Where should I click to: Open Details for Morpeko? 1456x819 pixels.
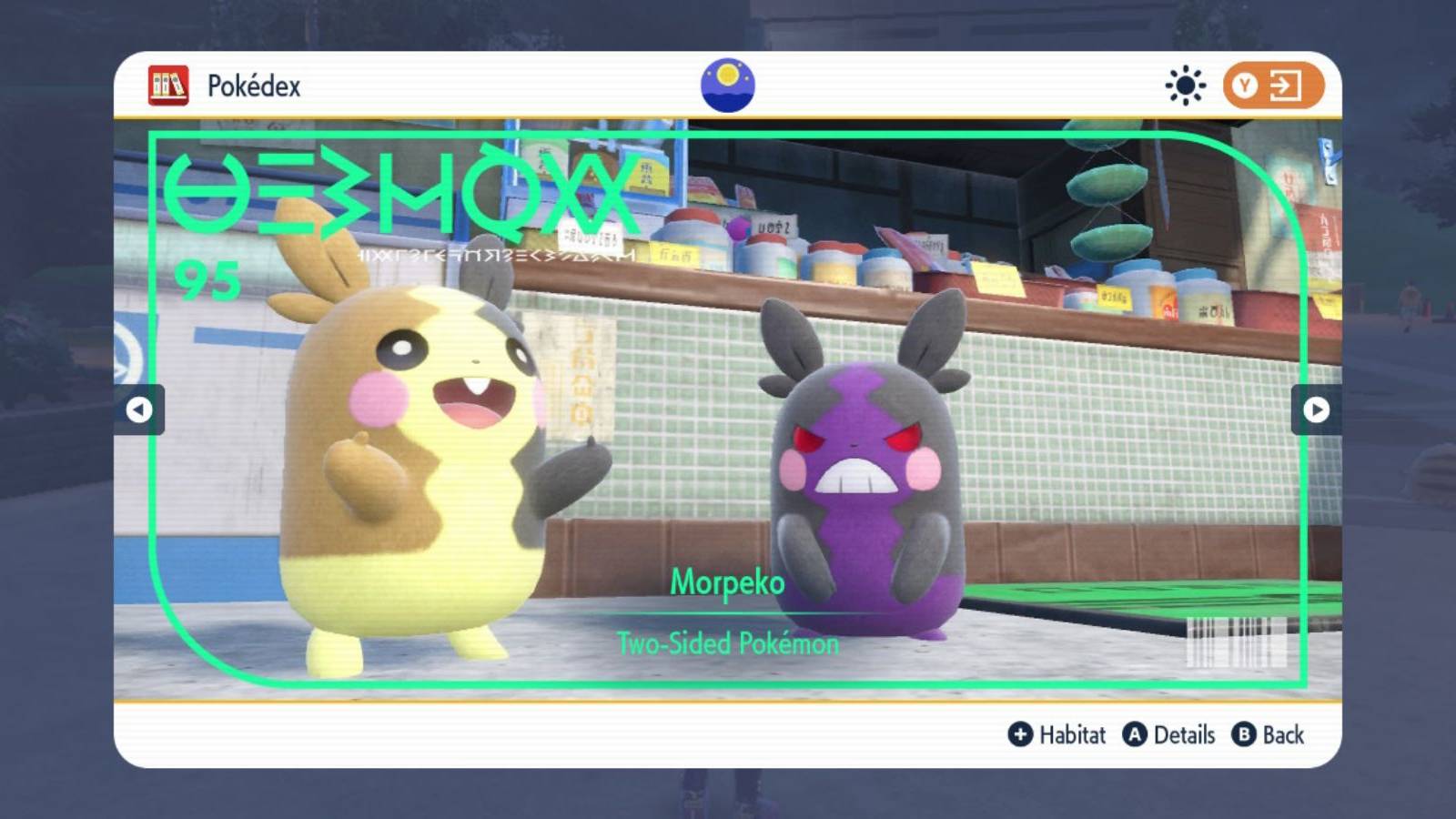pos(1183,735)
